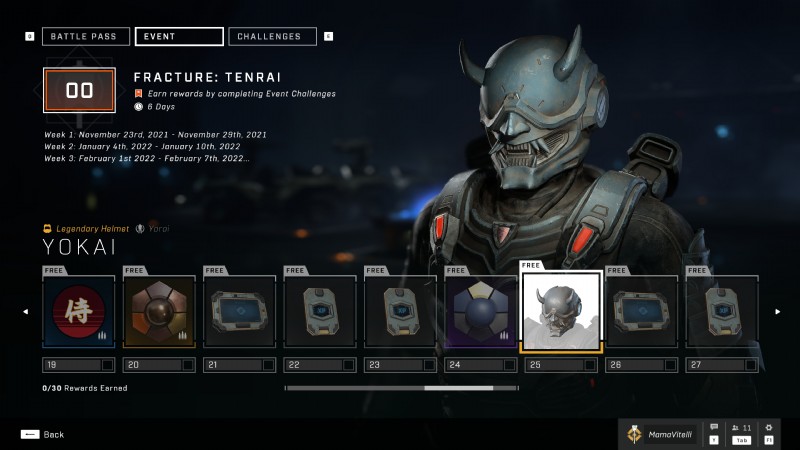
Task: Open the Challenges tab
Action: click(x=273, y=37)
